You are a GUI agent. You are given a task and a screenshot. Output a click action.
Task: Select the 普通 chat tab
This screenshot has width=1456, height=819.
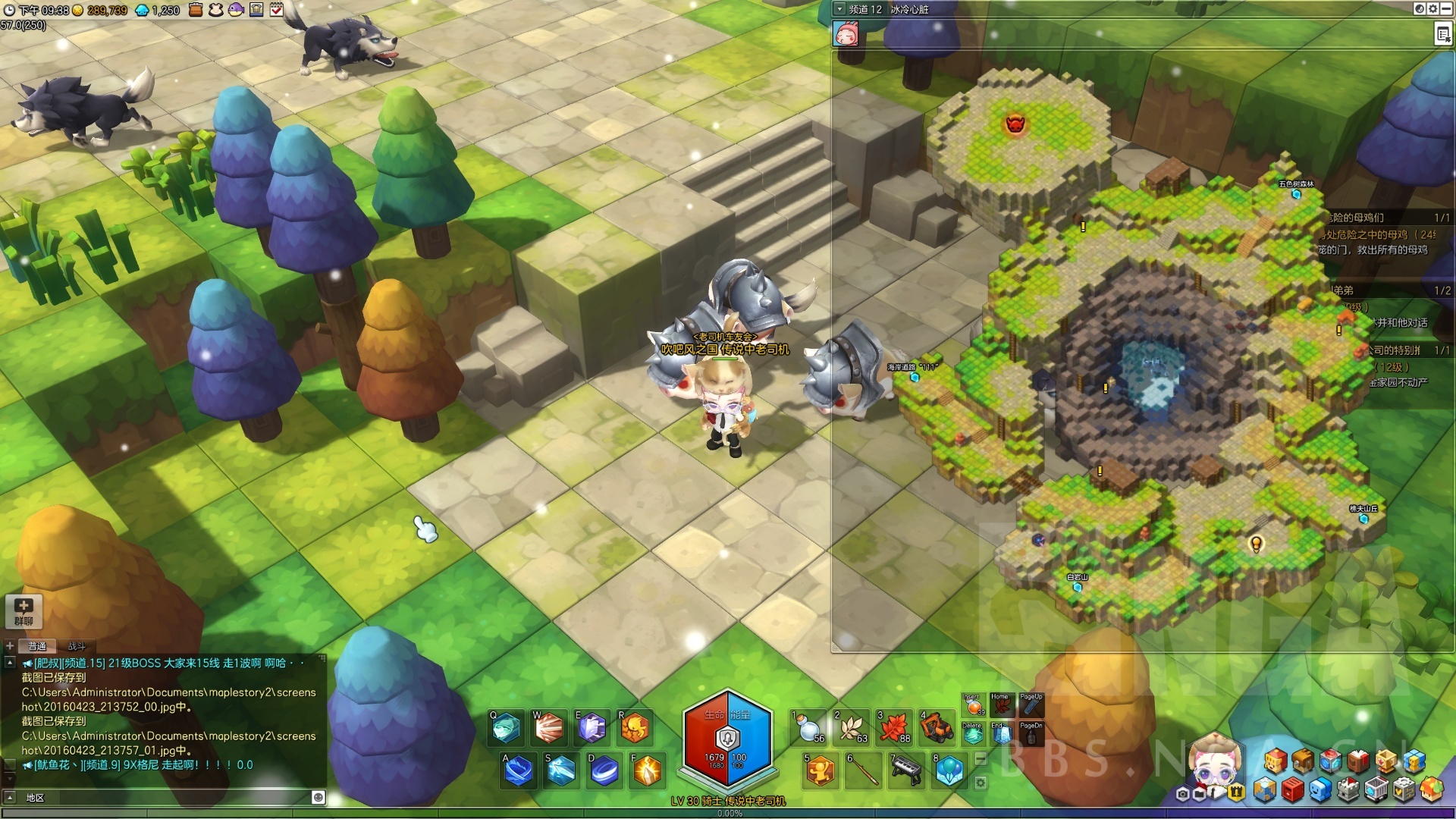tap(37, 646)
